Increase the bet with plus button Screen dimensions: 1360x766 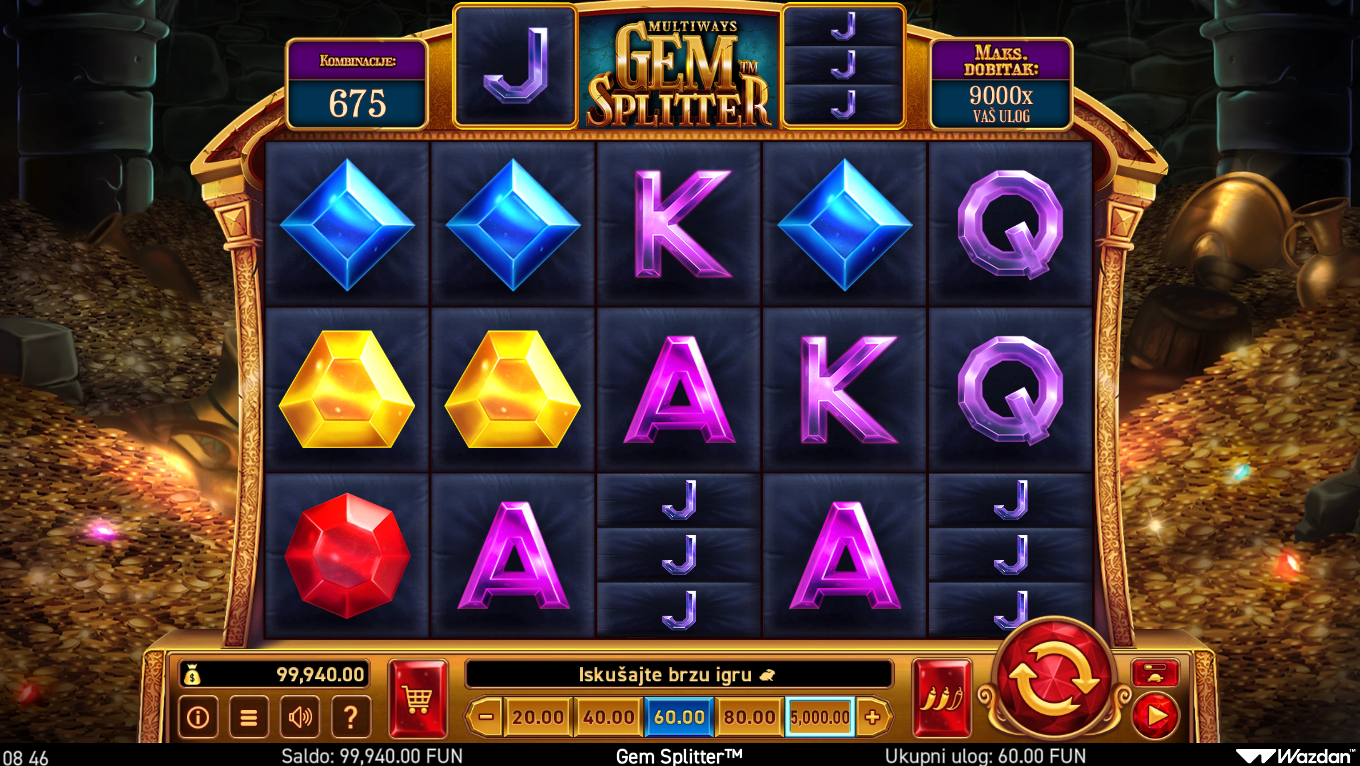872,716
